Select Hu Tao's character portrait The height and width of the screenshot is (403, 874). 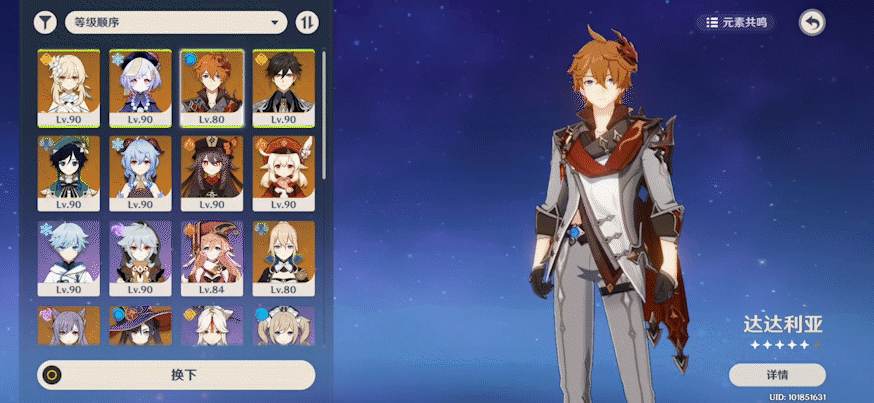(211, 172)
